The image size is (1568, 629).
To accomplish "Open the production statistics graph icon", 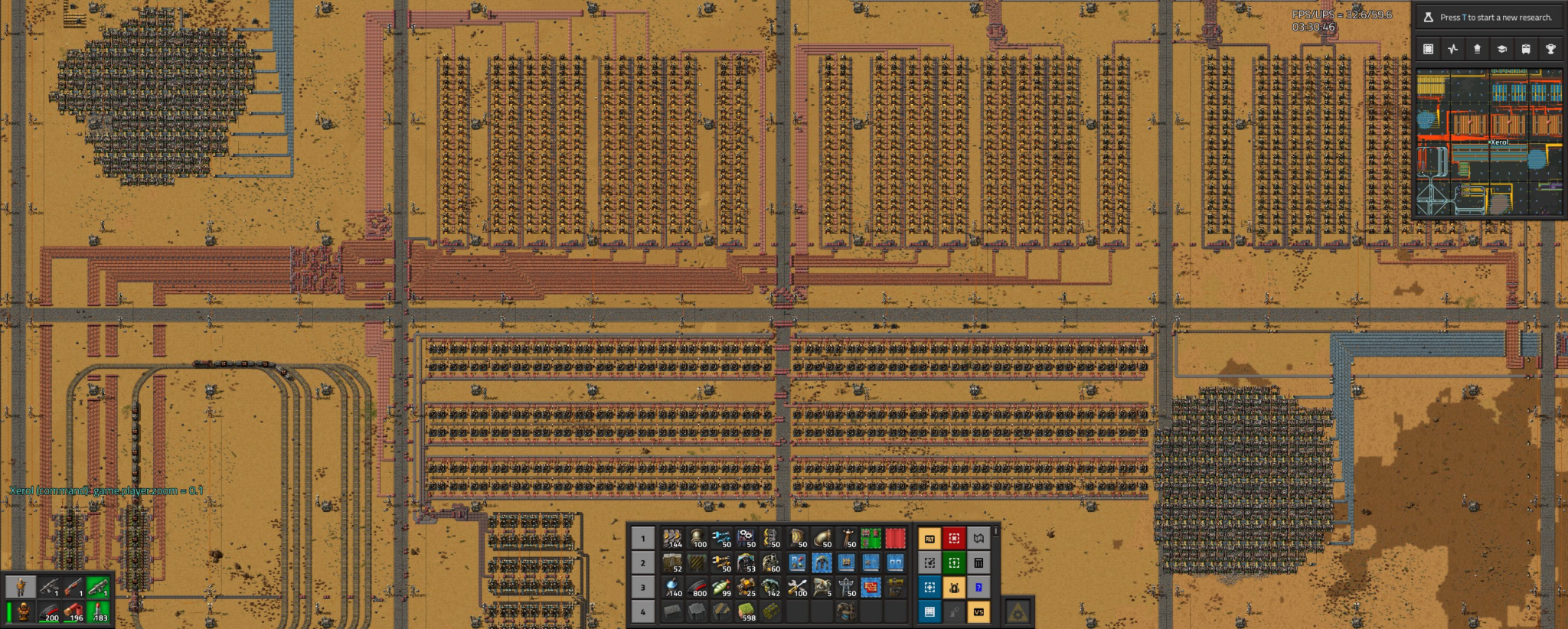I will point(1452,49).
